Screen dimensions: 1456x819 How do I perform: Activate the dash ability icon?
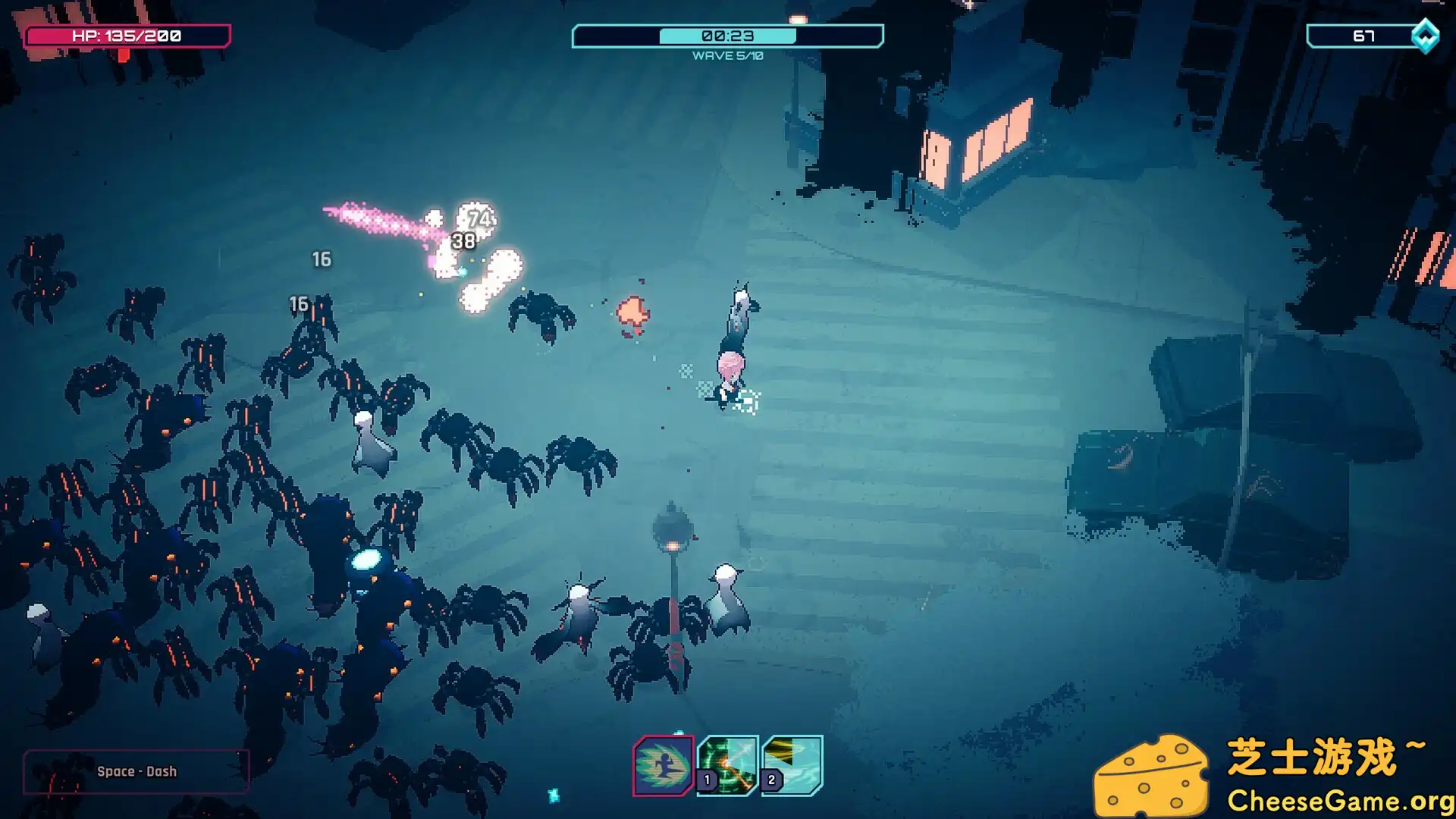click(x=663, y=766)
